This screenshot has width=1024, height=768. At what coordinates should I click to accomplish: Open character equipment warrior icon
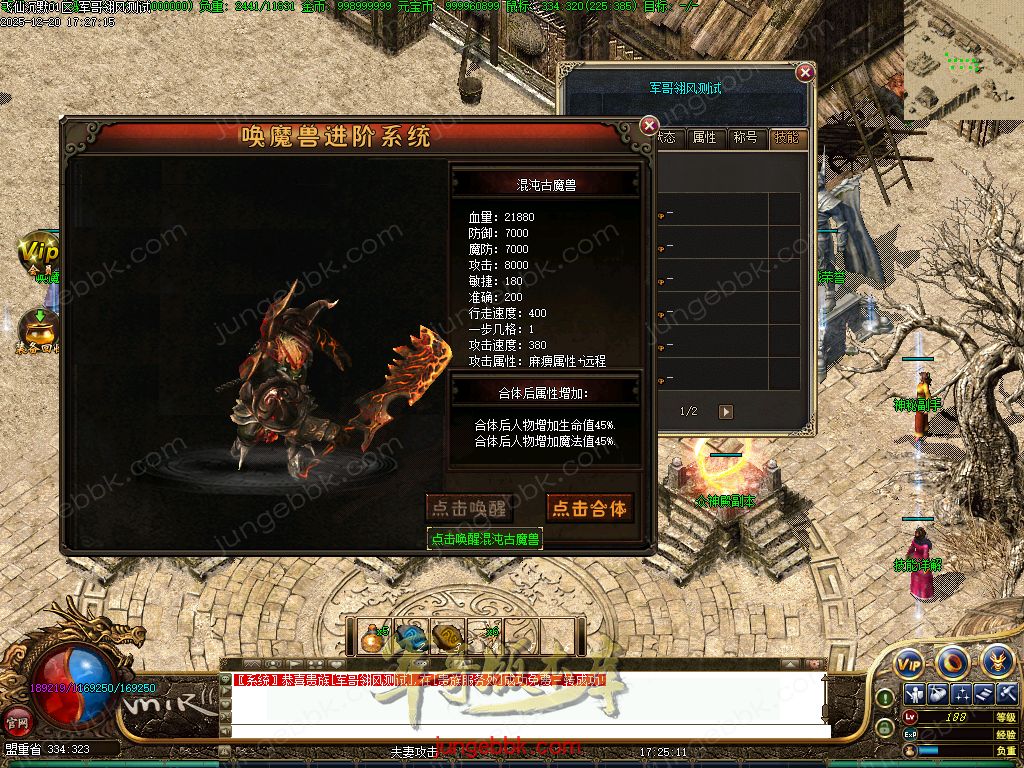pos(913,695)
